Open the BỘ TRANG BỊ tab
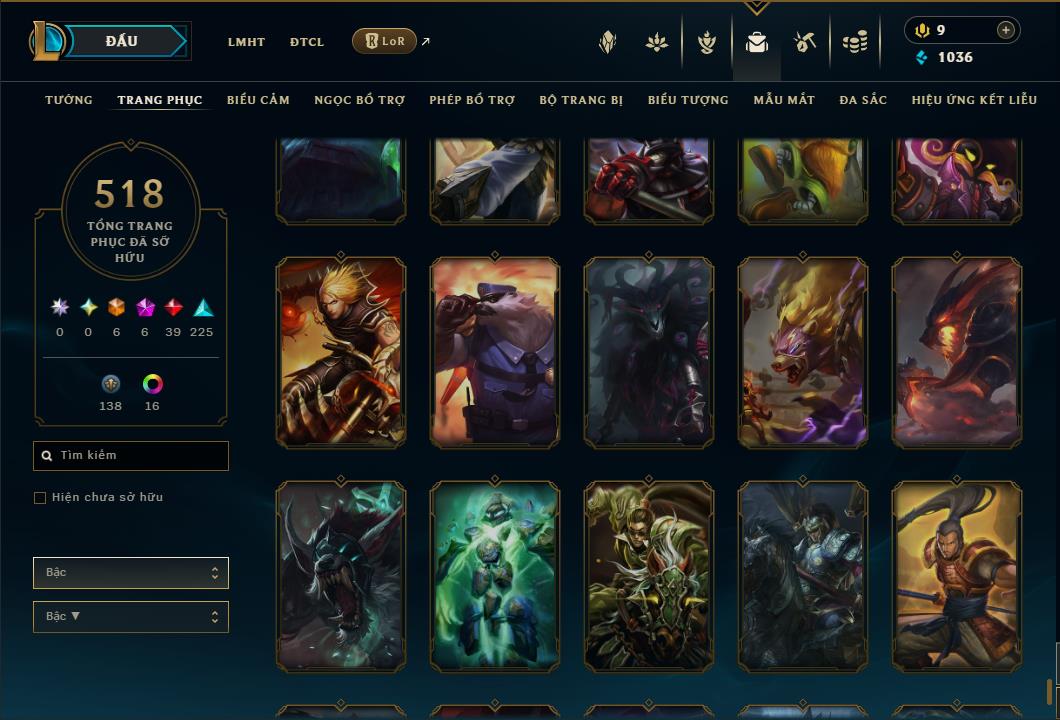1060x720 pixels. (581, 100)
